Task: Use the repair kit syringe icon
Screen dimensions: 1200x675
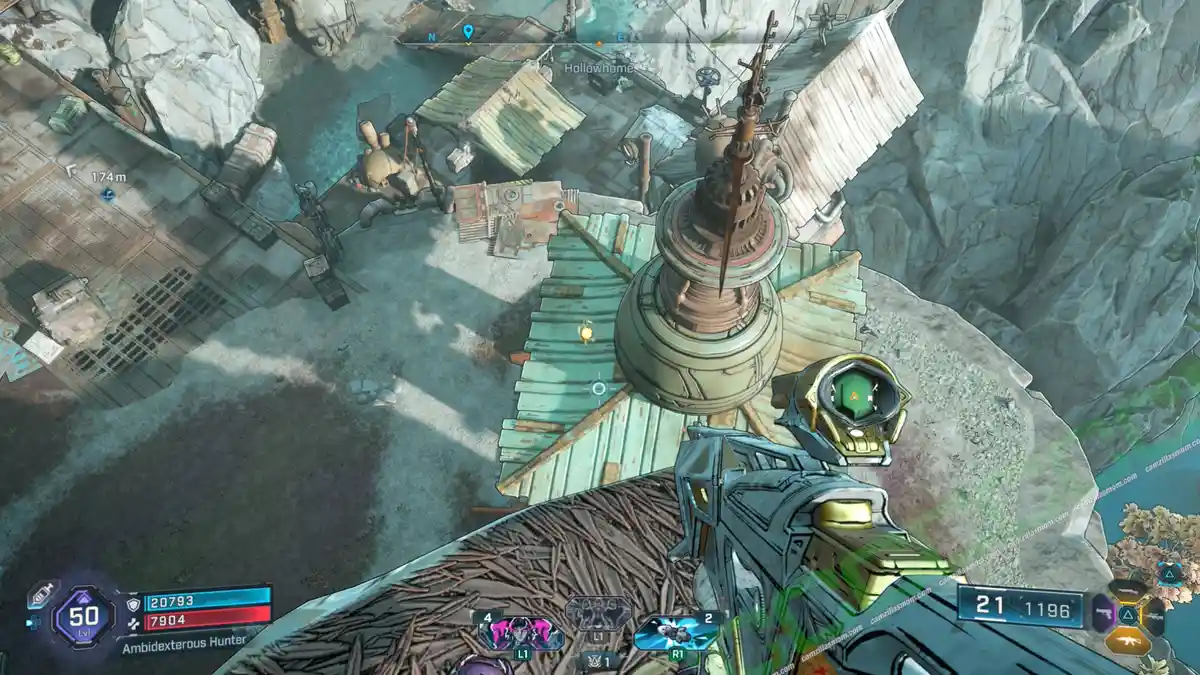Action: coord(40,594)
